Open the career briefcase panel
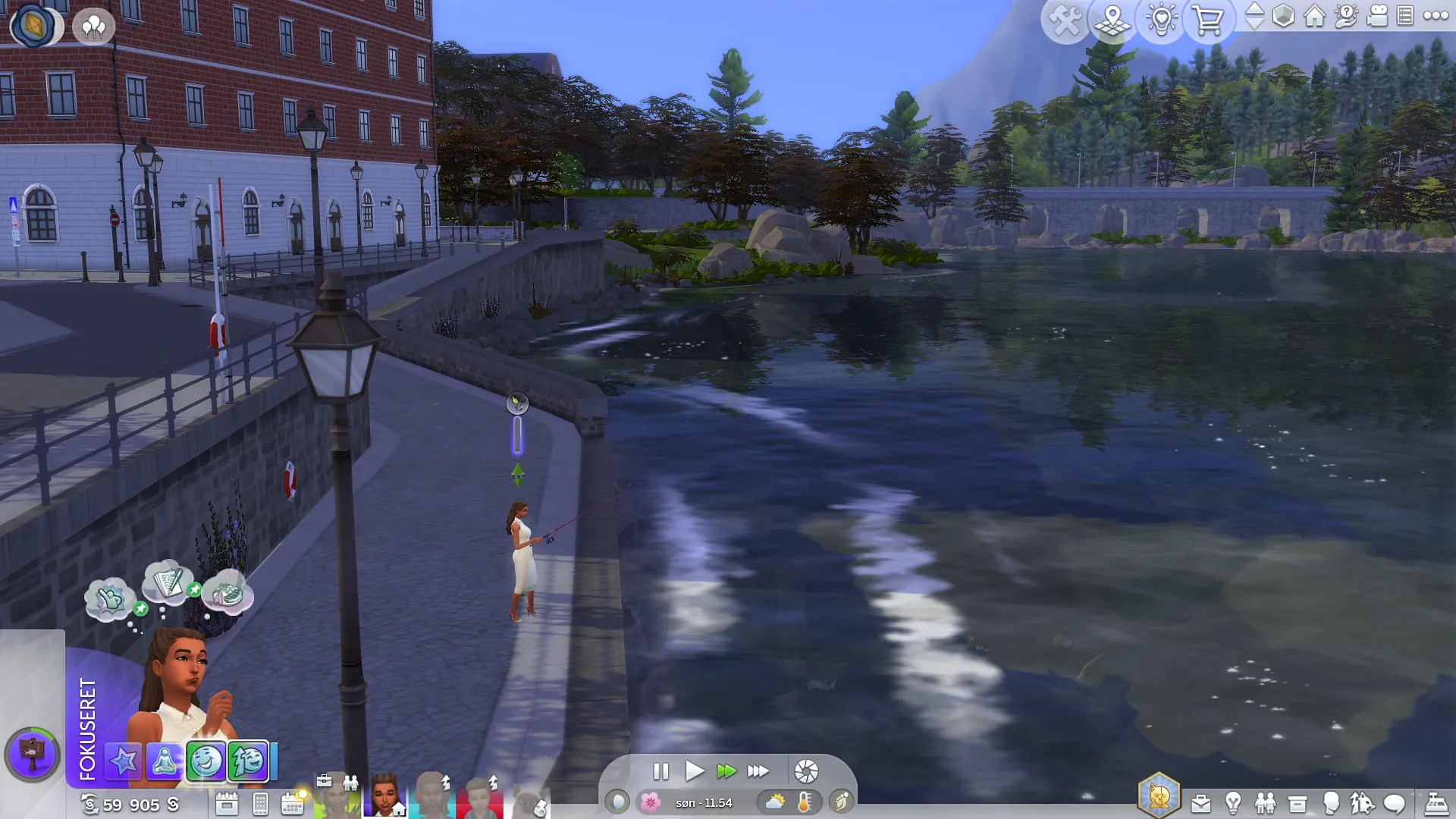The image size is (1456, 819). [x=1200, y=803]
